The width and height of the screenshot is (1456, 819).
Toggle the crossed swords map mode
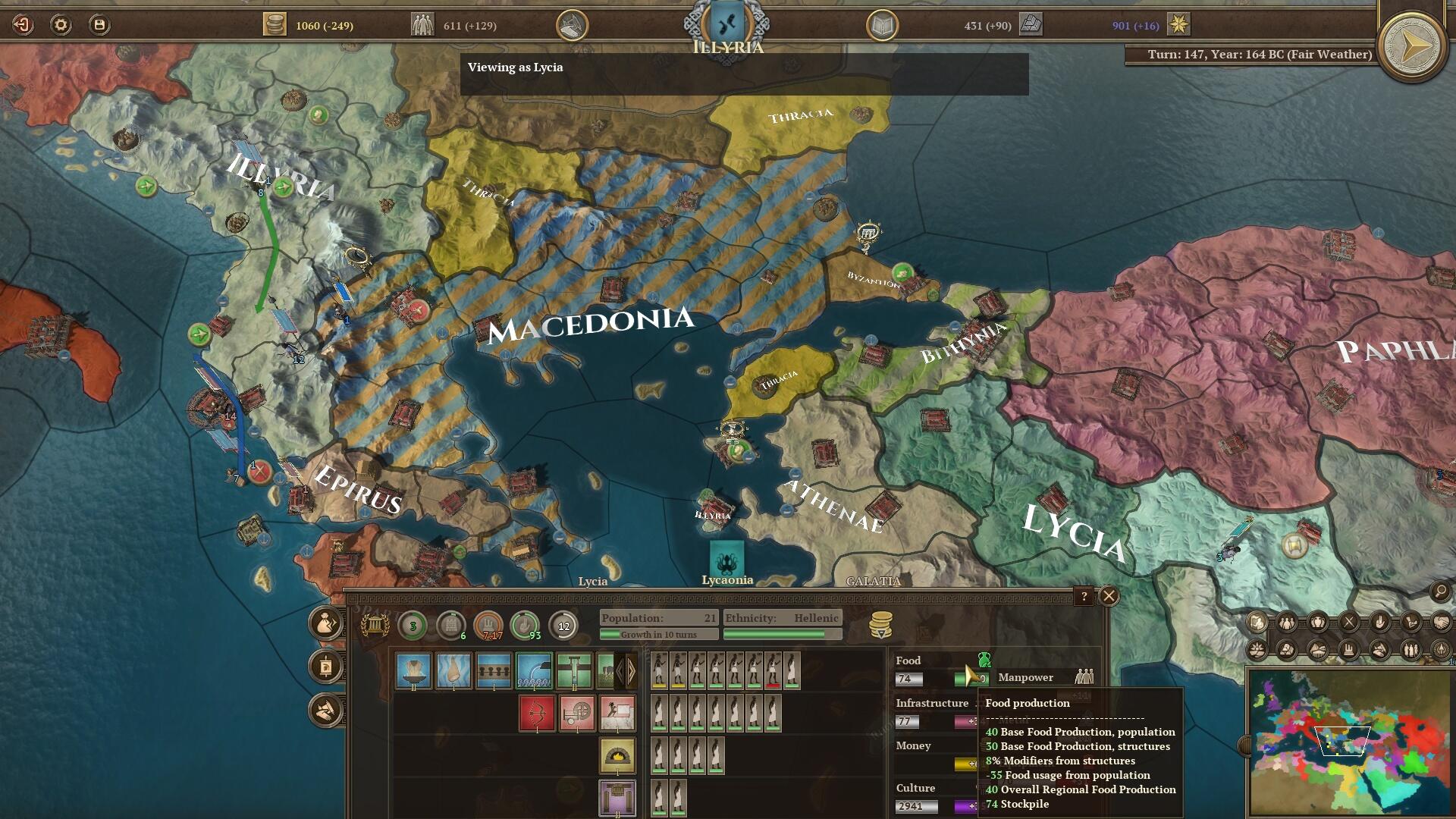tap(1349, 623)
